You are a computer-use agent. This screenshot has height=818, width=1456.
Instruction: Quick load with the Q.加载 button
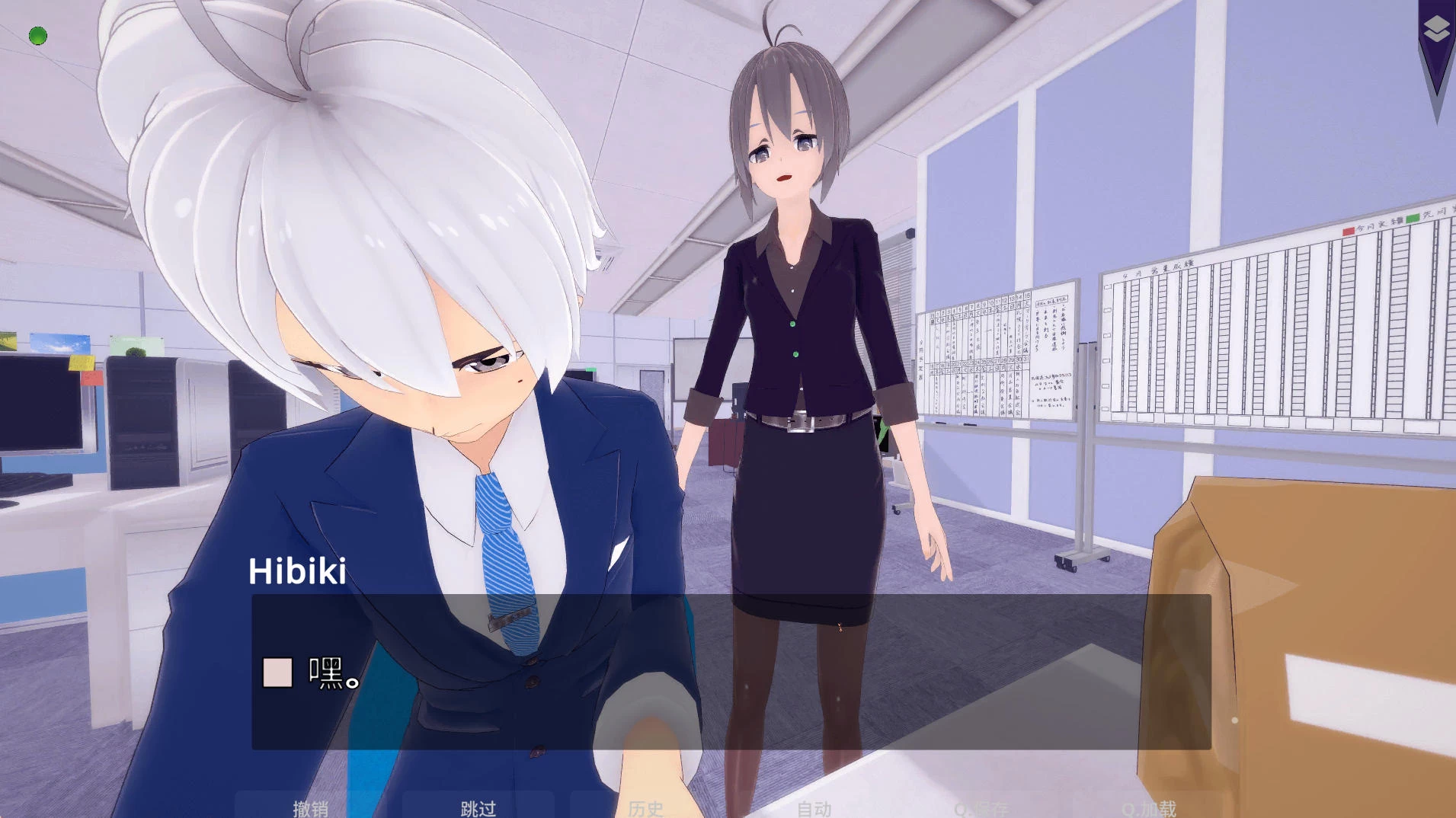point(1149,807)
